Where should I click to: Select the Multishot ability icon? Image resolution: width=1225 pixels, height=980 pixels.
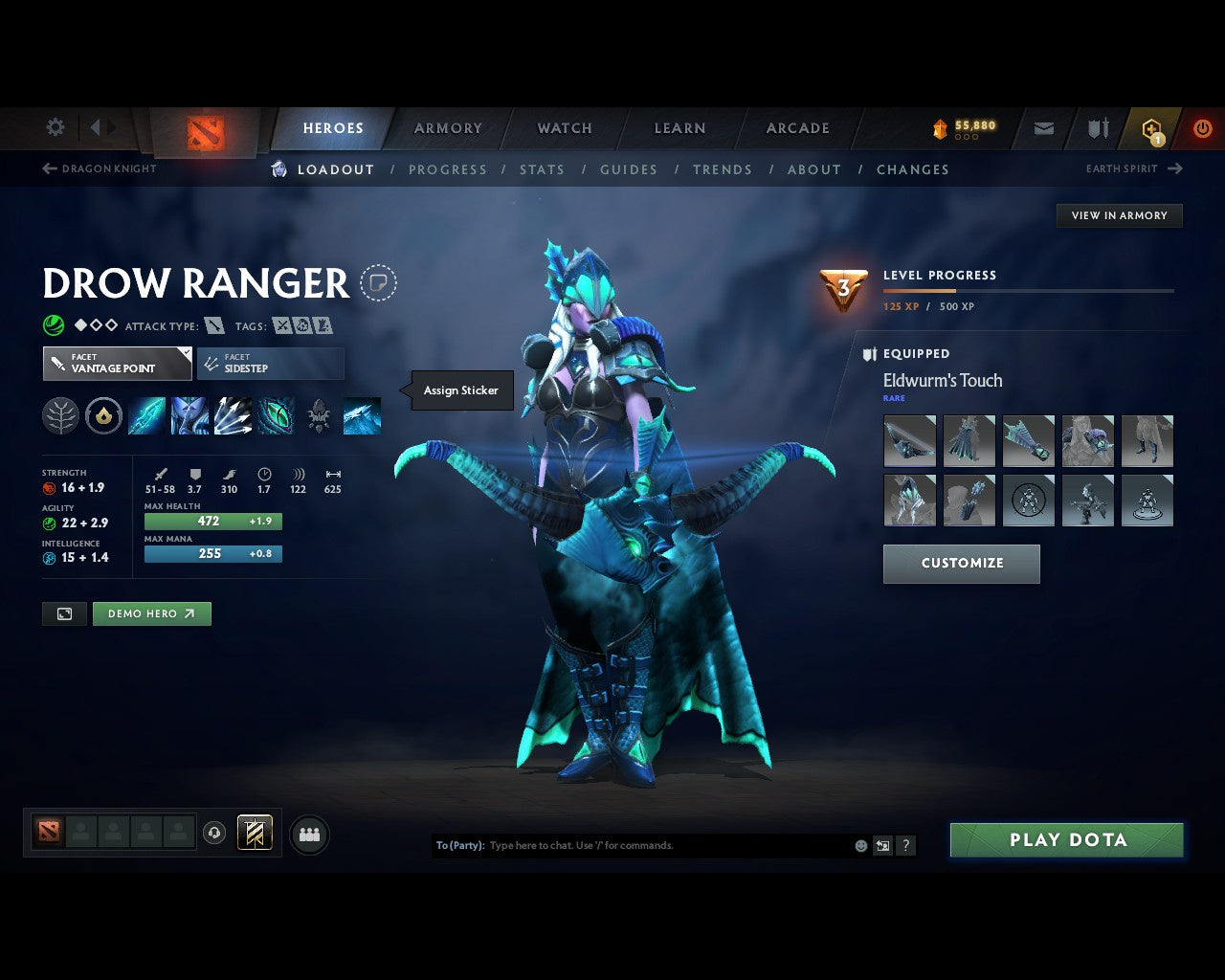coord(233,414)
